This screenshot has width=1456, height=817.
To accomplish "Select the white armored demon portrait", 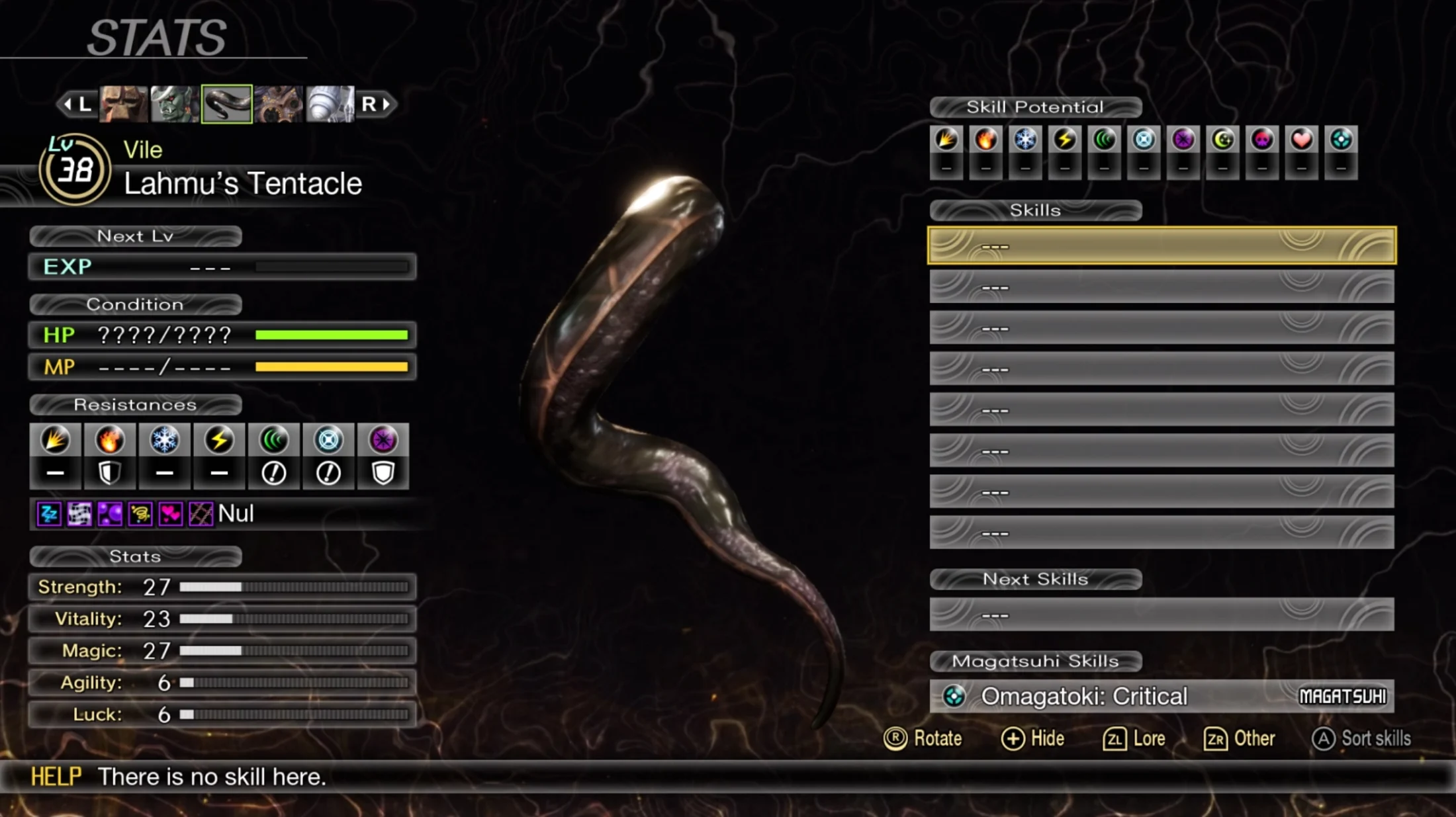I will tap(330, 104).
